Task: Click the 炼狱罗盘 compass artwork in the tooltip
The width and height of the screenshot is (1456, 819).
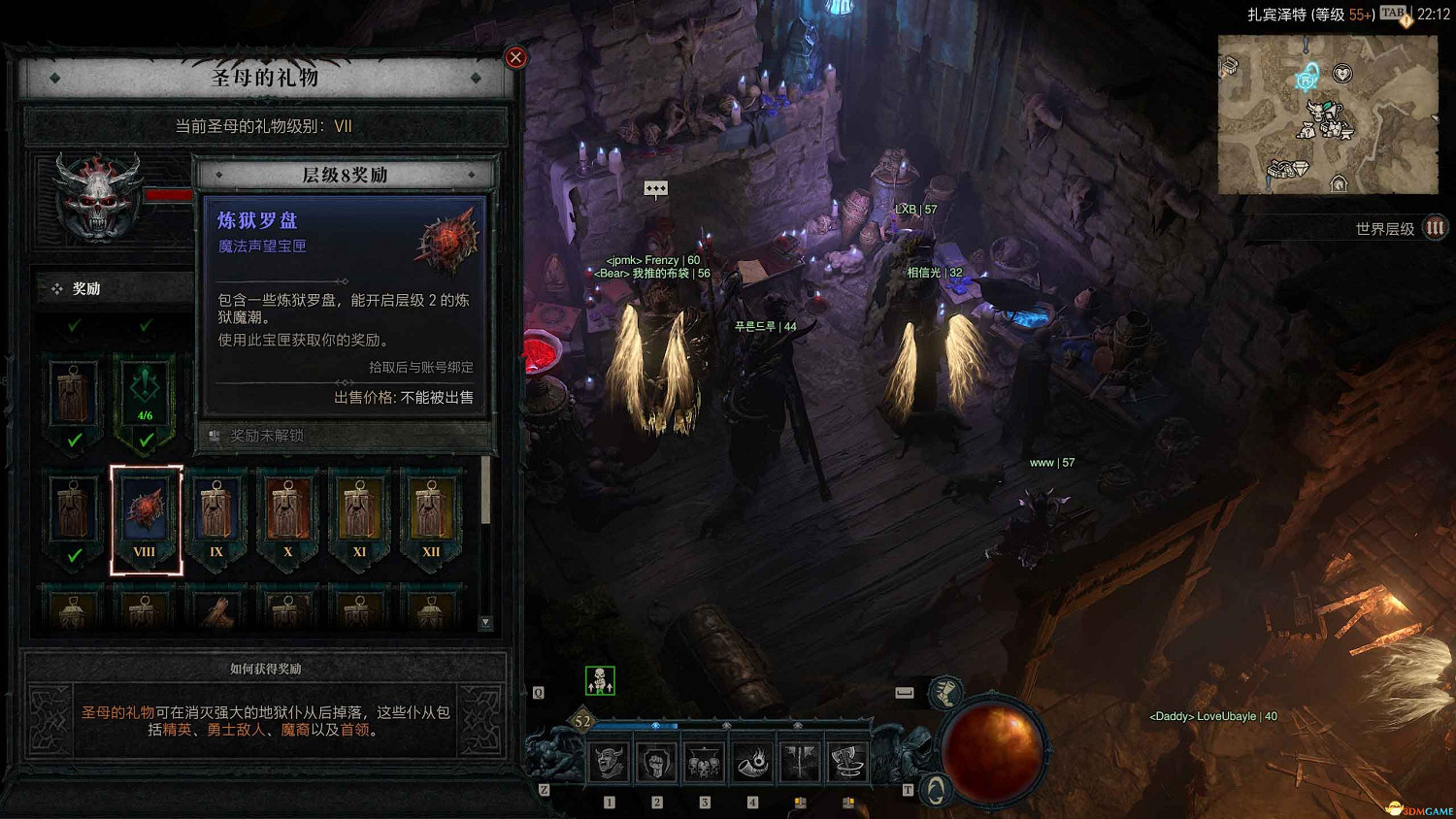Action: point(447,241)
